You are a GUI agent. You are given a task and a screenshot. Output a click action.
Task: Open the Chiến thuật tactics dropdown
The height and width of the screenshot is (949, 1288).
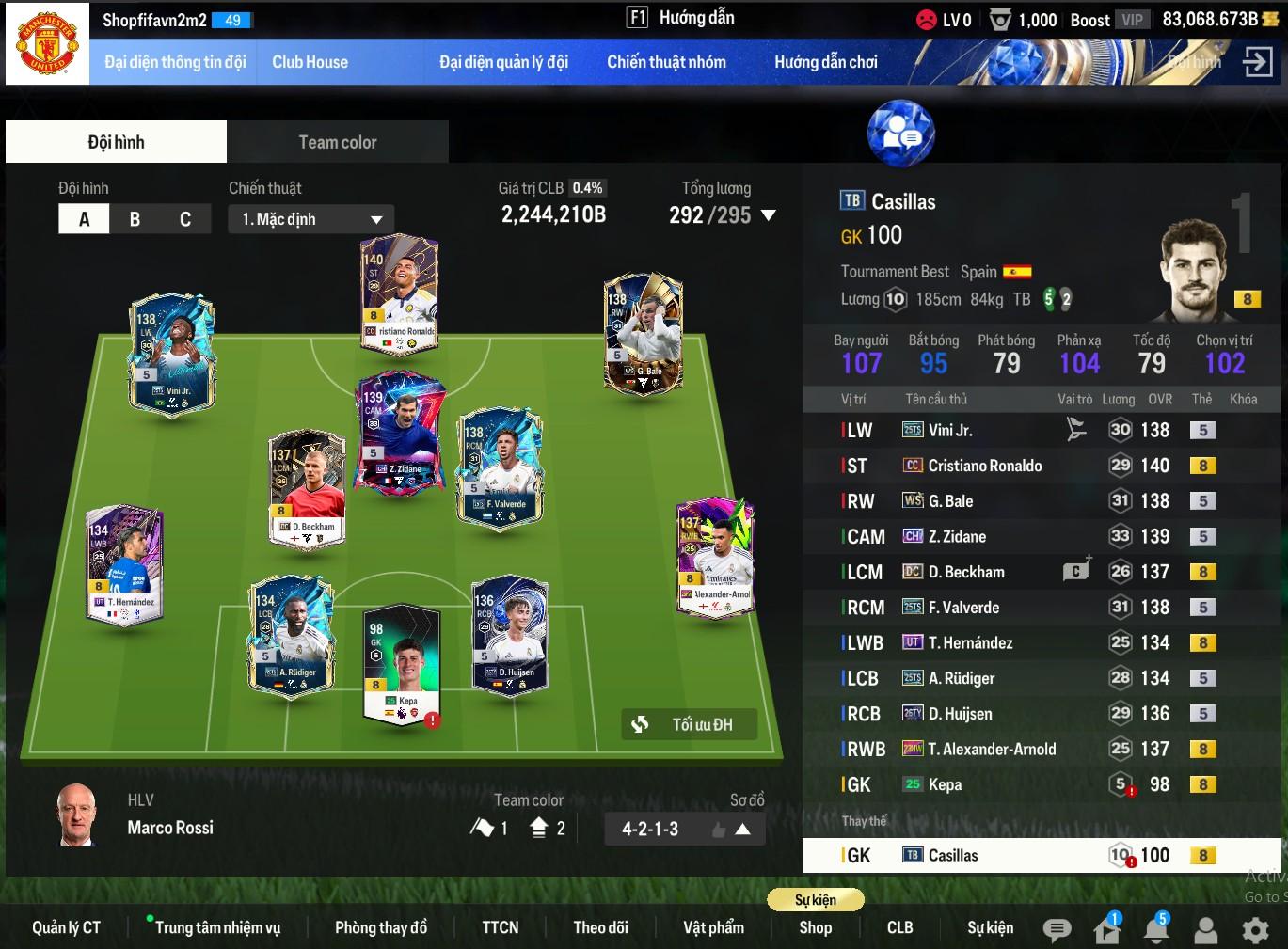tap(310, 219)
